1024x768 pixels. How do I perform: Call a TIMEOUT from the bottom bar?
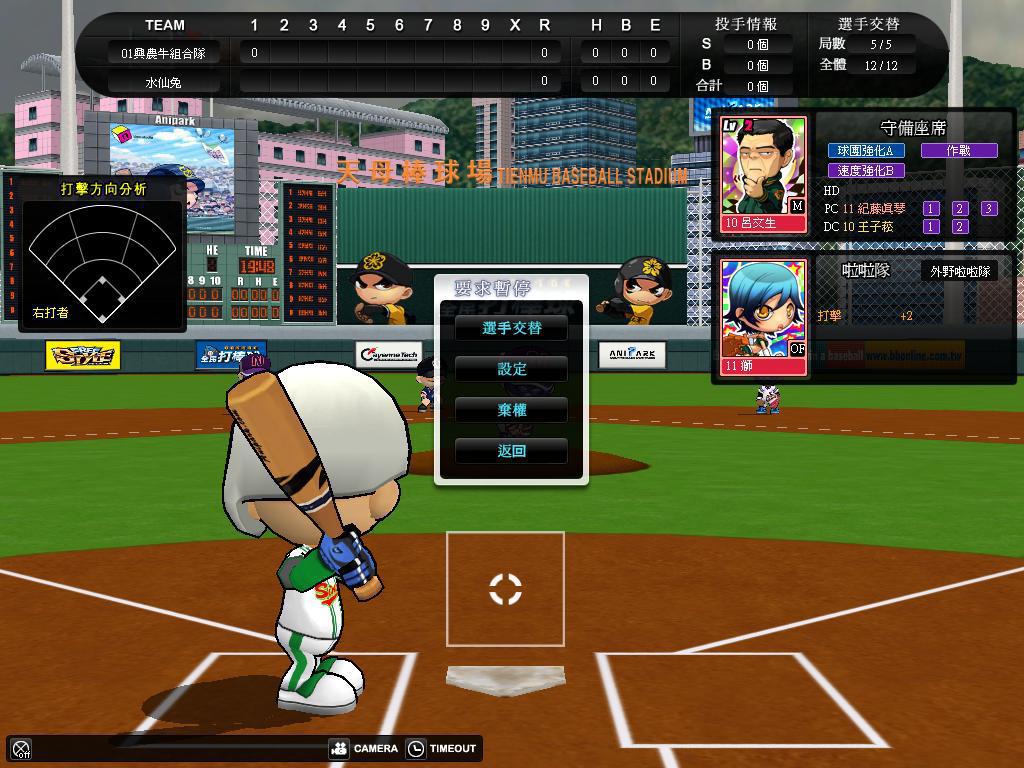[x=442, y=748]
